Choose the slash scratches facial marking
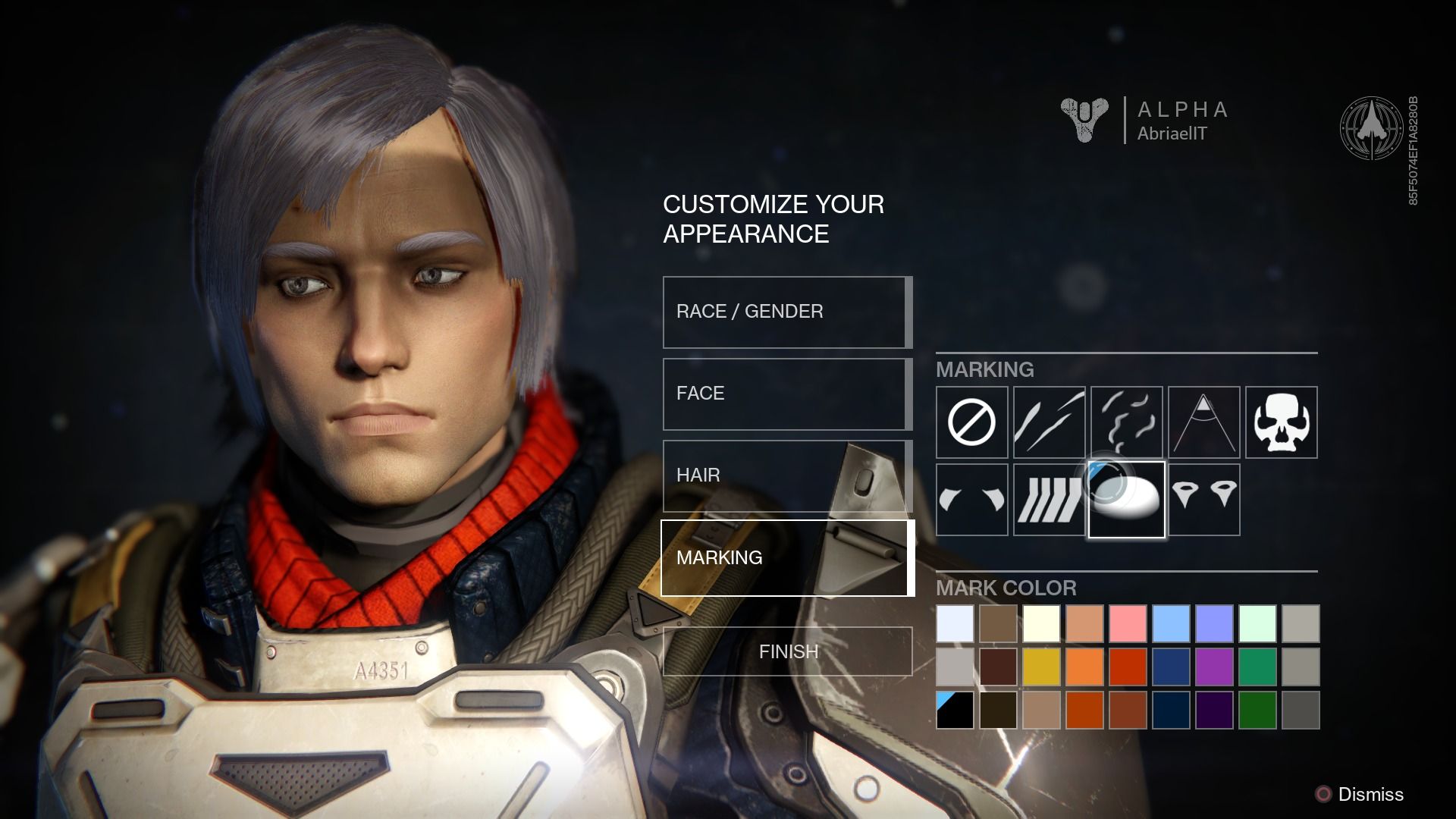 click(1050, 423)
